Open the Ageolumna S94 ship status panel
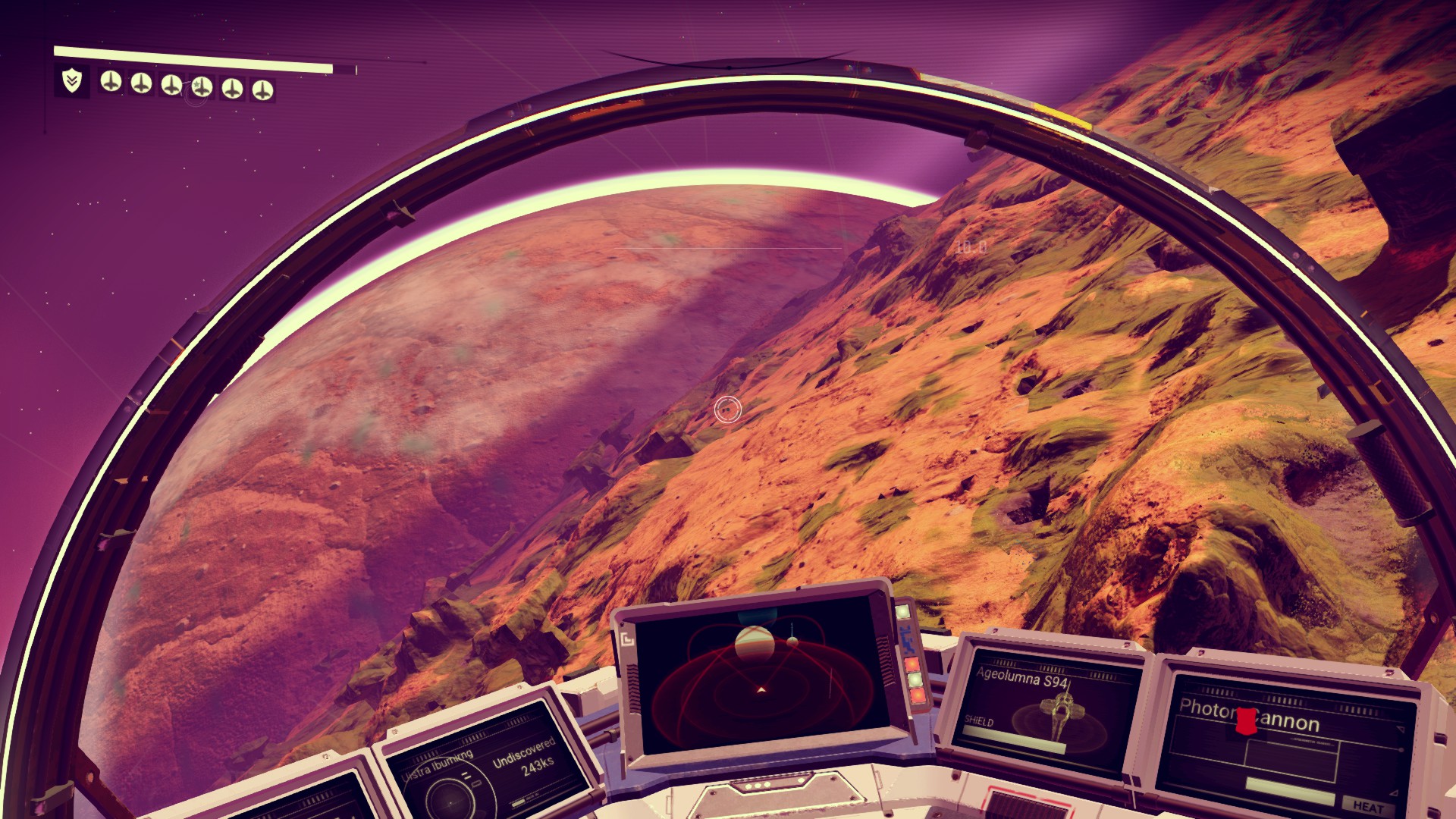 pos(1043,709)
